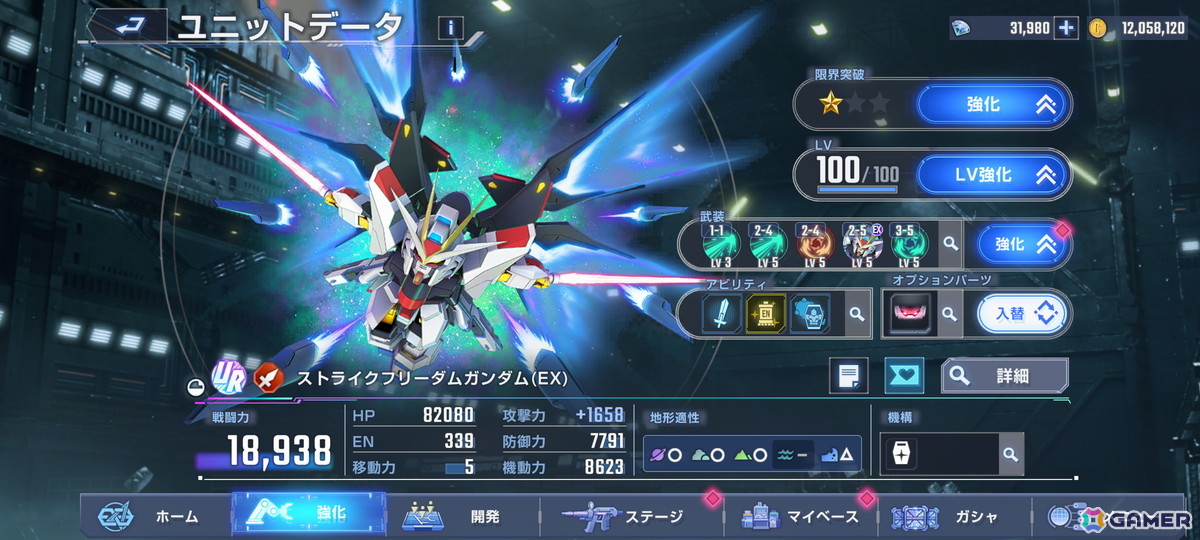Screen dimensions: 1200x540
Task: Open the note memo icon button
Action: [848, 376]
